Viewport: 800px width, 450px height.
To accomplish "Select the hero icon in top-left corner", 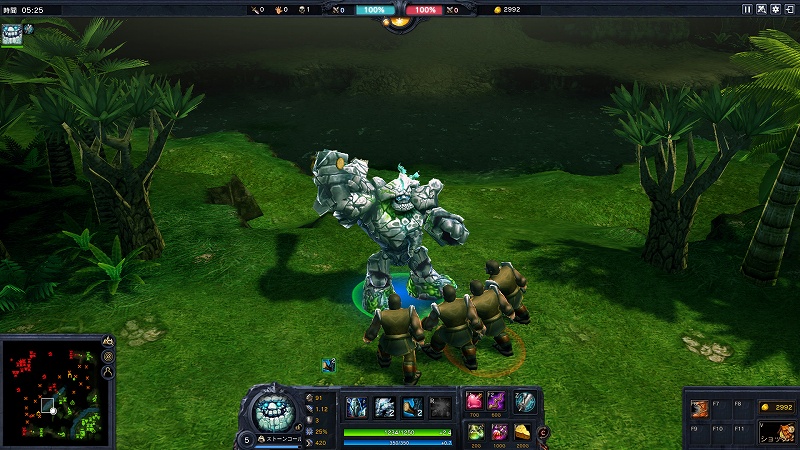I will (14, 35).
